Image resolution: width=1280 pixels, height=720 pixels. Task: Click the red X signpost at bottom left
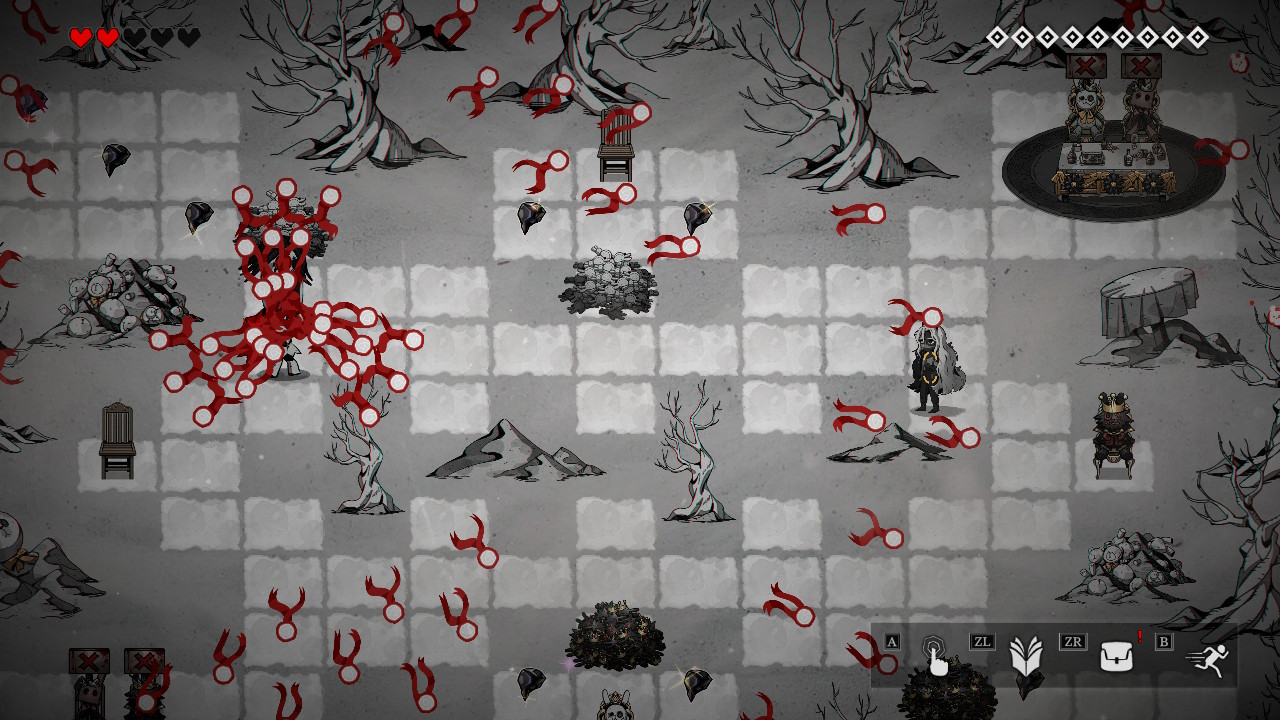pyautogui.click(x=89, y=660)
